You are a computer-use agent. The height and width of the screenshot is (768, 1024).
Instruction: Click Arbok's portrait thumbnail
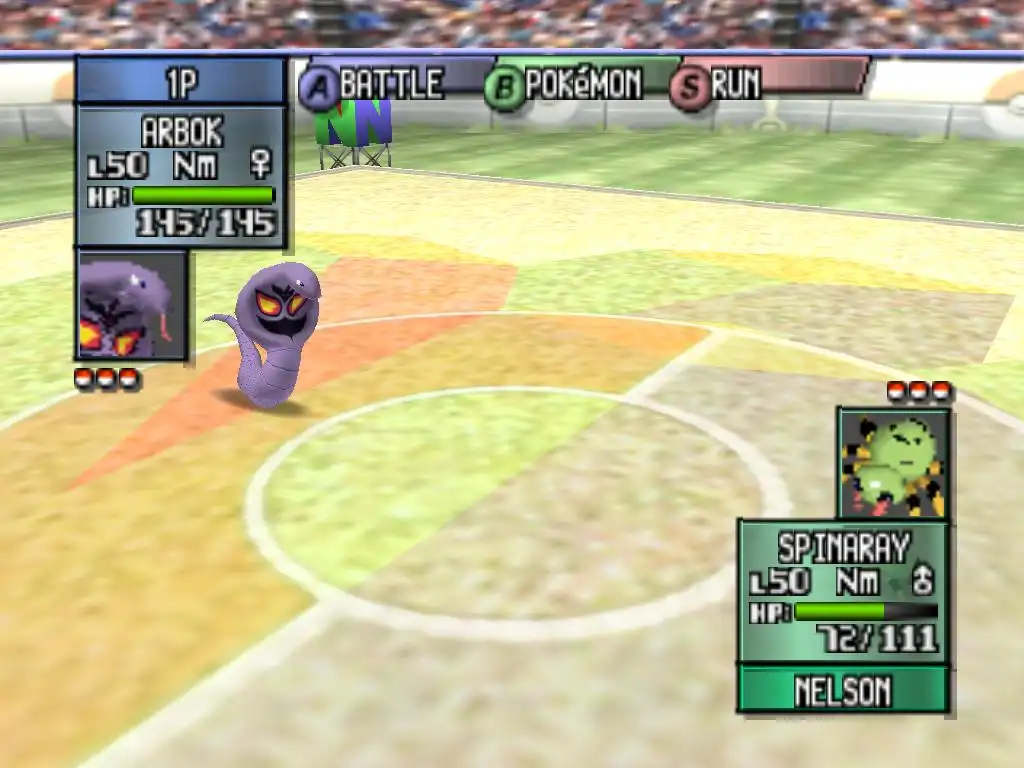click(131, 305)
